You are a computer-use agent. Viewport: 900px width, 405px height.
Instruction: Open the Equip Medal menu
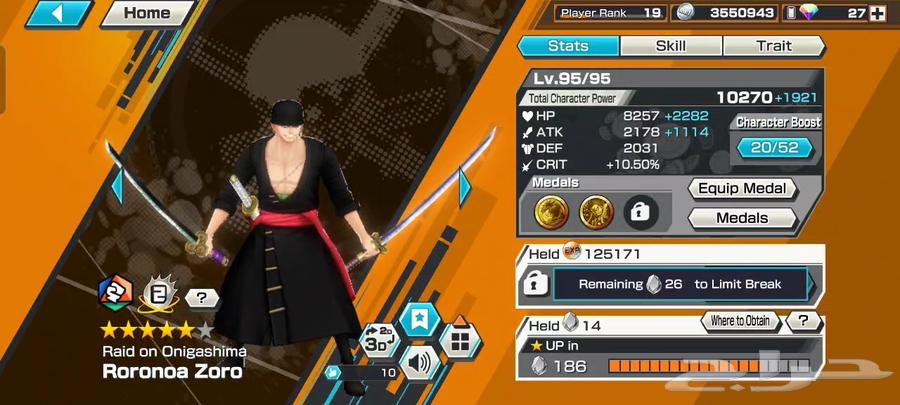[741, 189]
